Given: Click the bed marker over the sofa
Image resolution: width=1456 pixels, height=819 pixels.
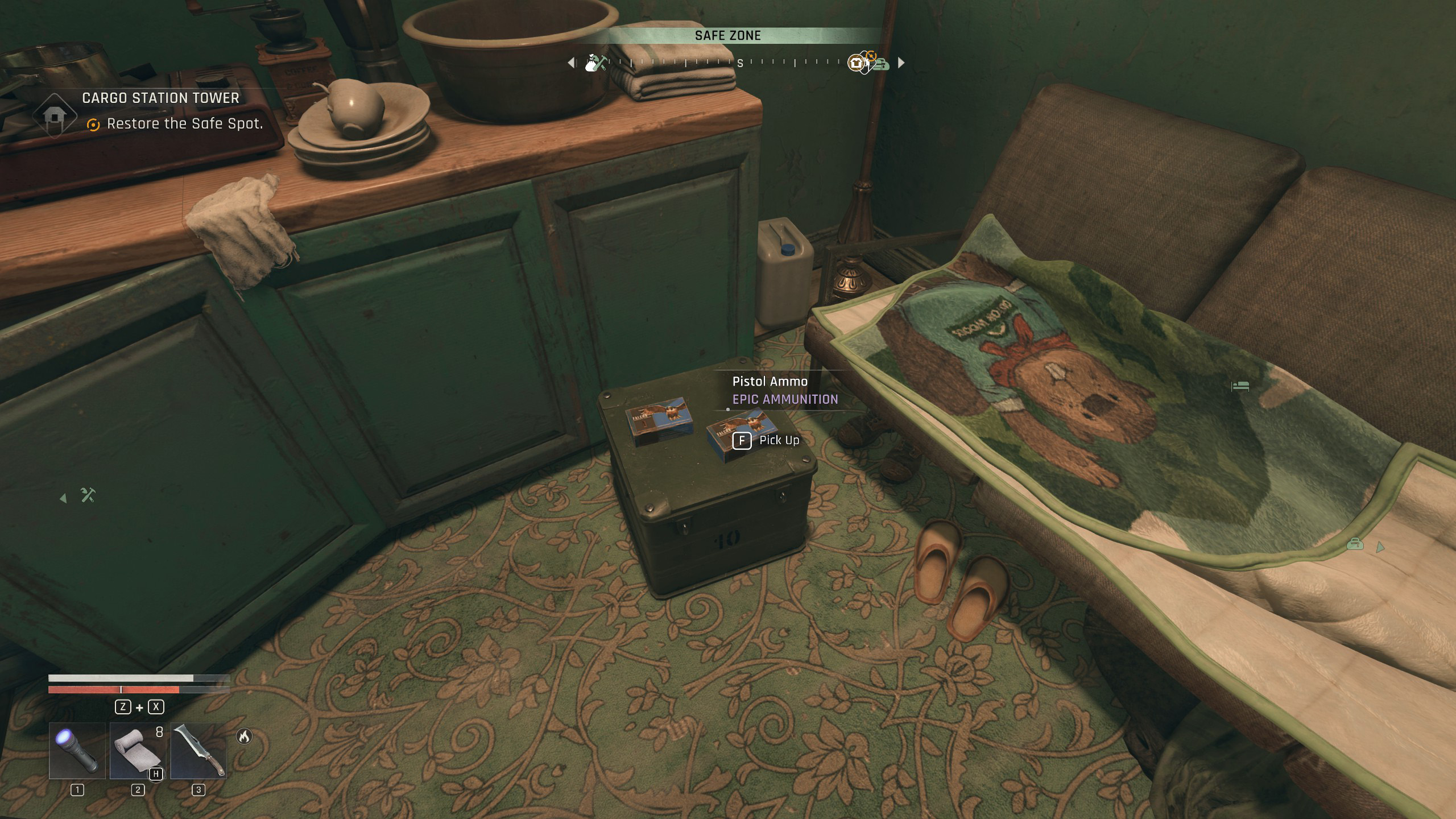Looking at the screenshot, I should point(1240,387).
